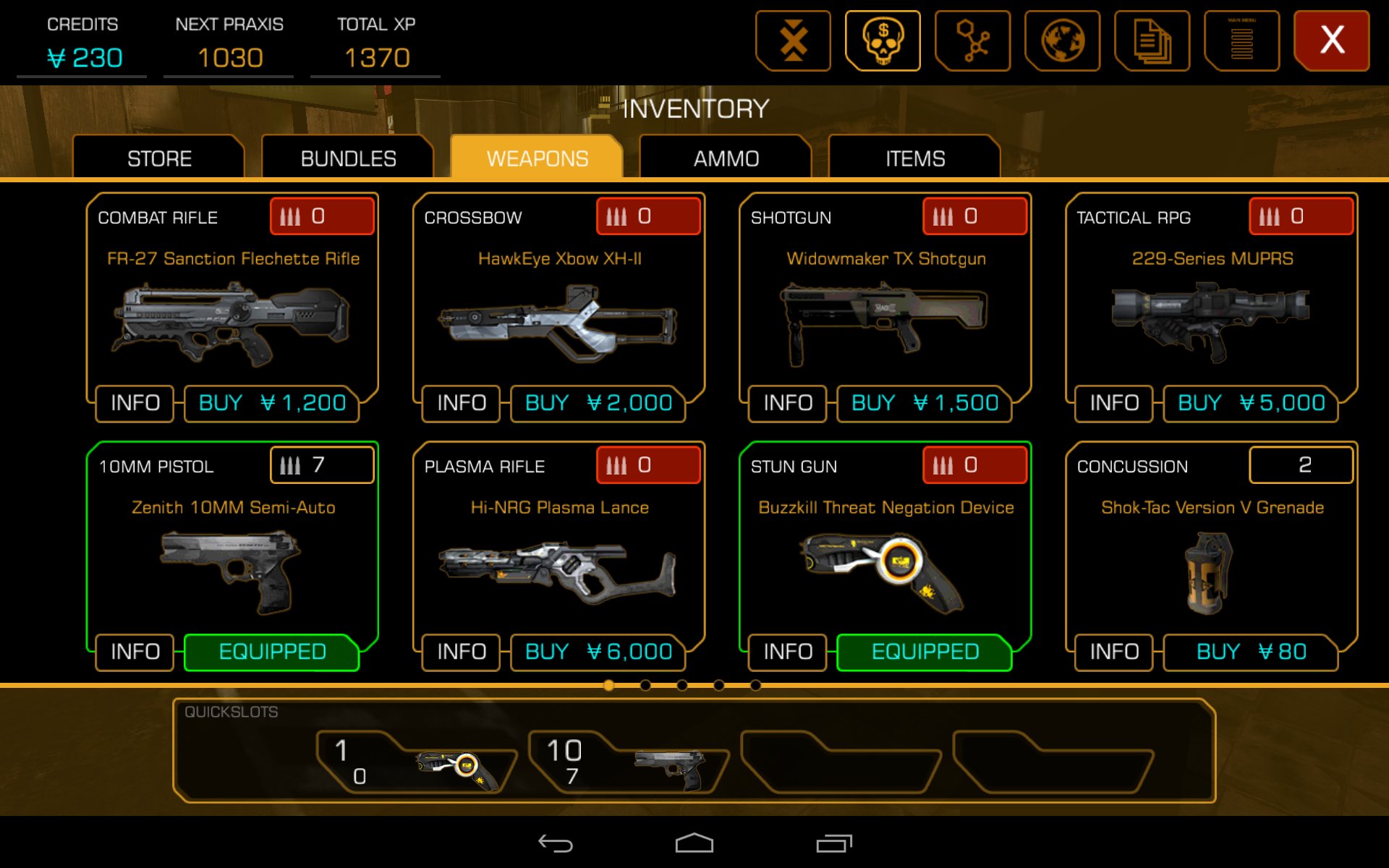This screenshot has height=868, width=1389.
Task: Buy the Hi-NRG Plasma Lance
Action: pyautogui.click(x=598, y=652)
